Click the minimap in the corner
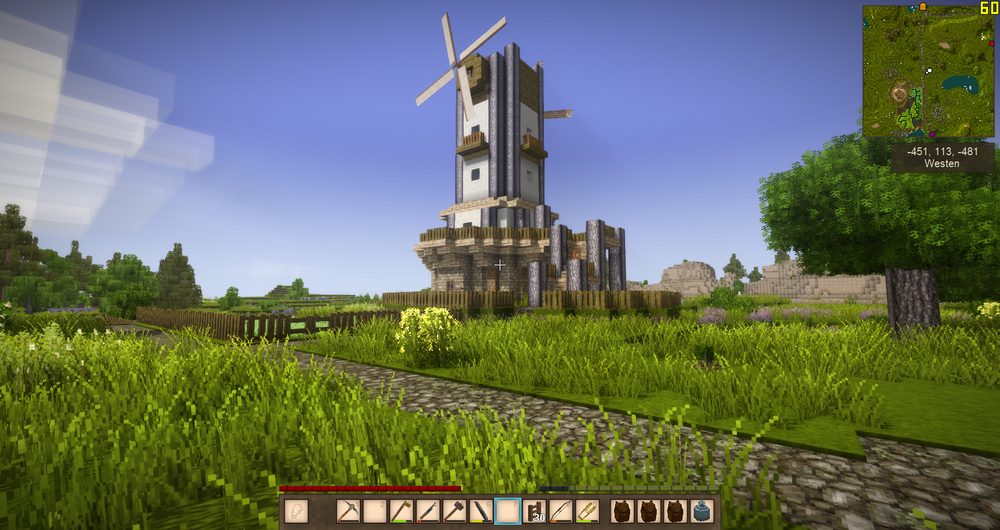 928,71
